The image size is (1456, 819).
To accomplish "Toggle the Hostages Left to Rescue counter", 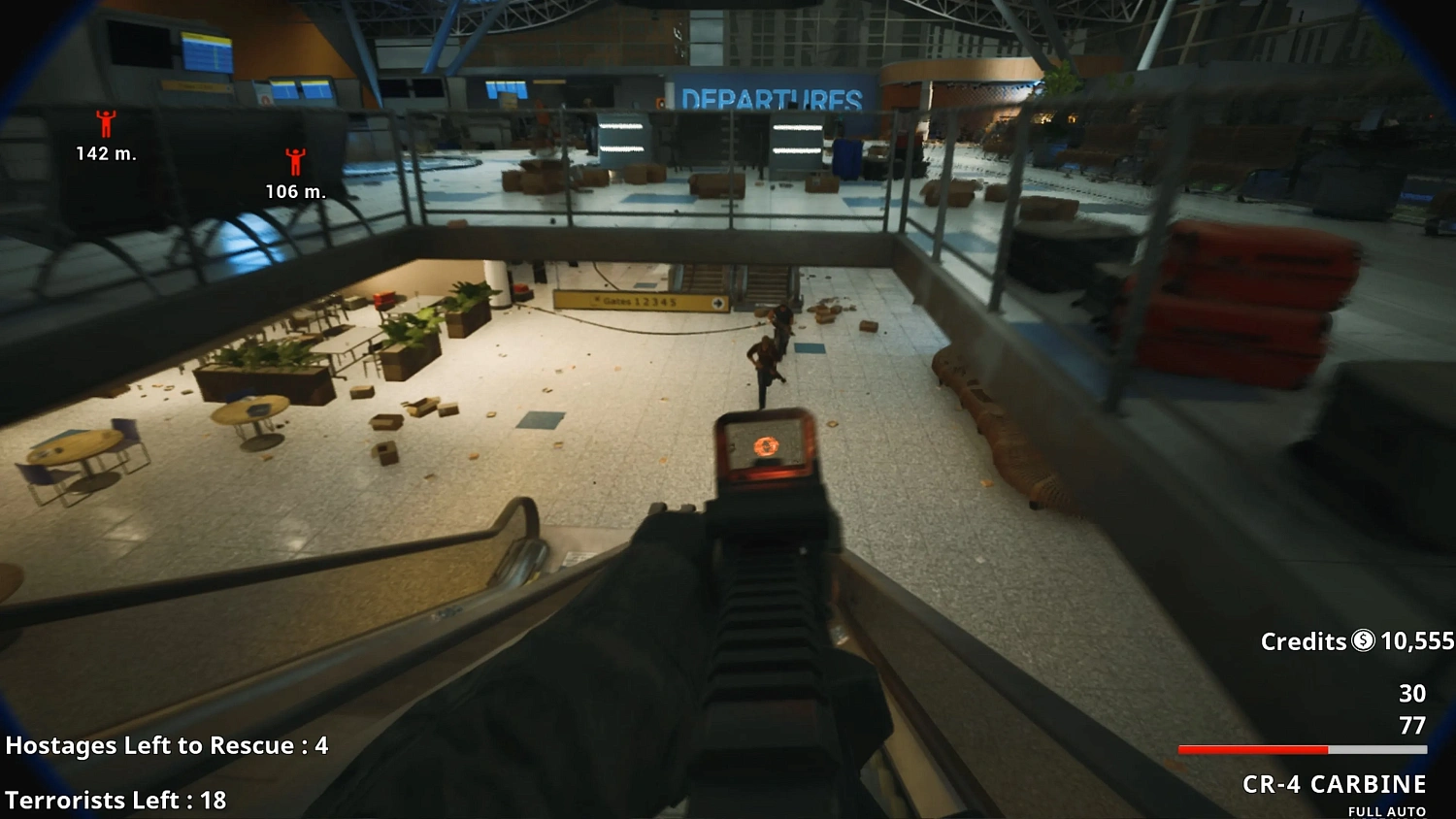I will tap(165, 746).
